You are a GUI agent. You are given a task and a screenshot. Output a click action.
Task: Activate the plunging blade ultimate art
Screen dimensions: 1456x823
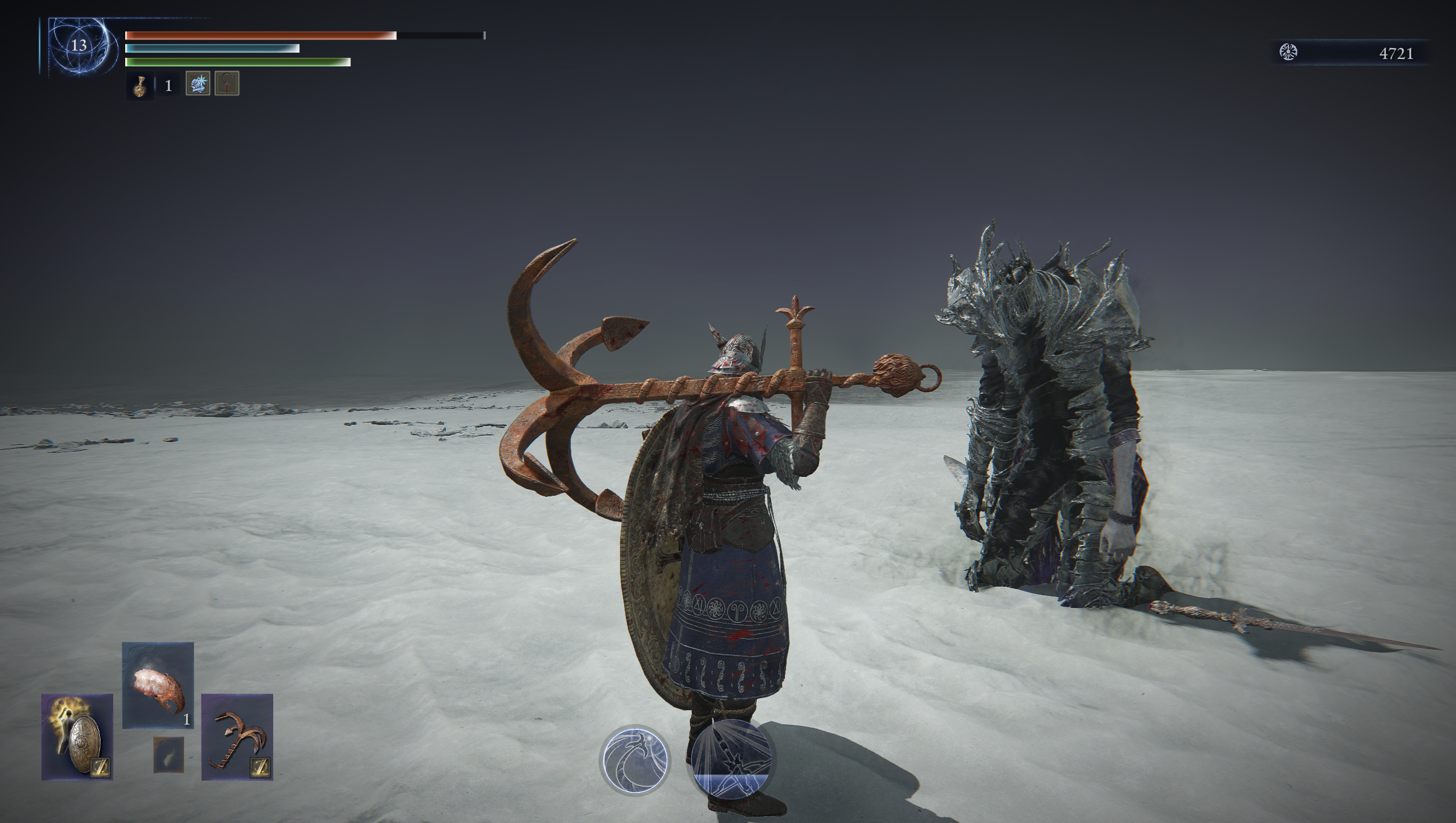click(731, 759)
